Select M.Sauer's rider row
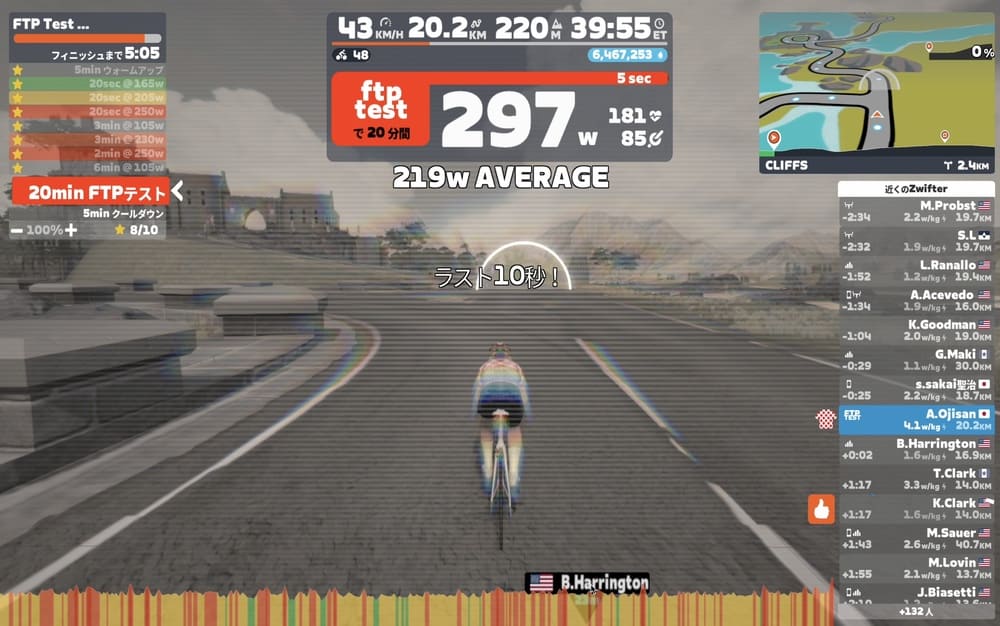This screenshot has height=626, width=1000. coord(916,539)
